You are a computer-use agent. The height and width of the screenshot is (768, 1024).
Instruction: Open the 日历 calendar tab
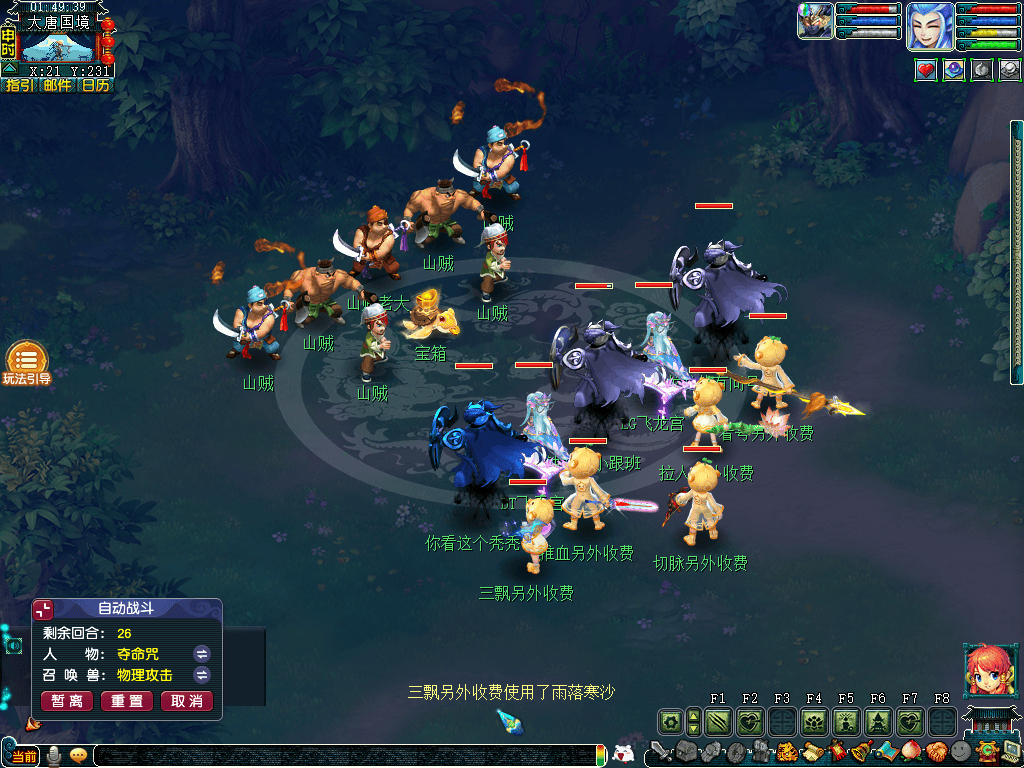95,86
